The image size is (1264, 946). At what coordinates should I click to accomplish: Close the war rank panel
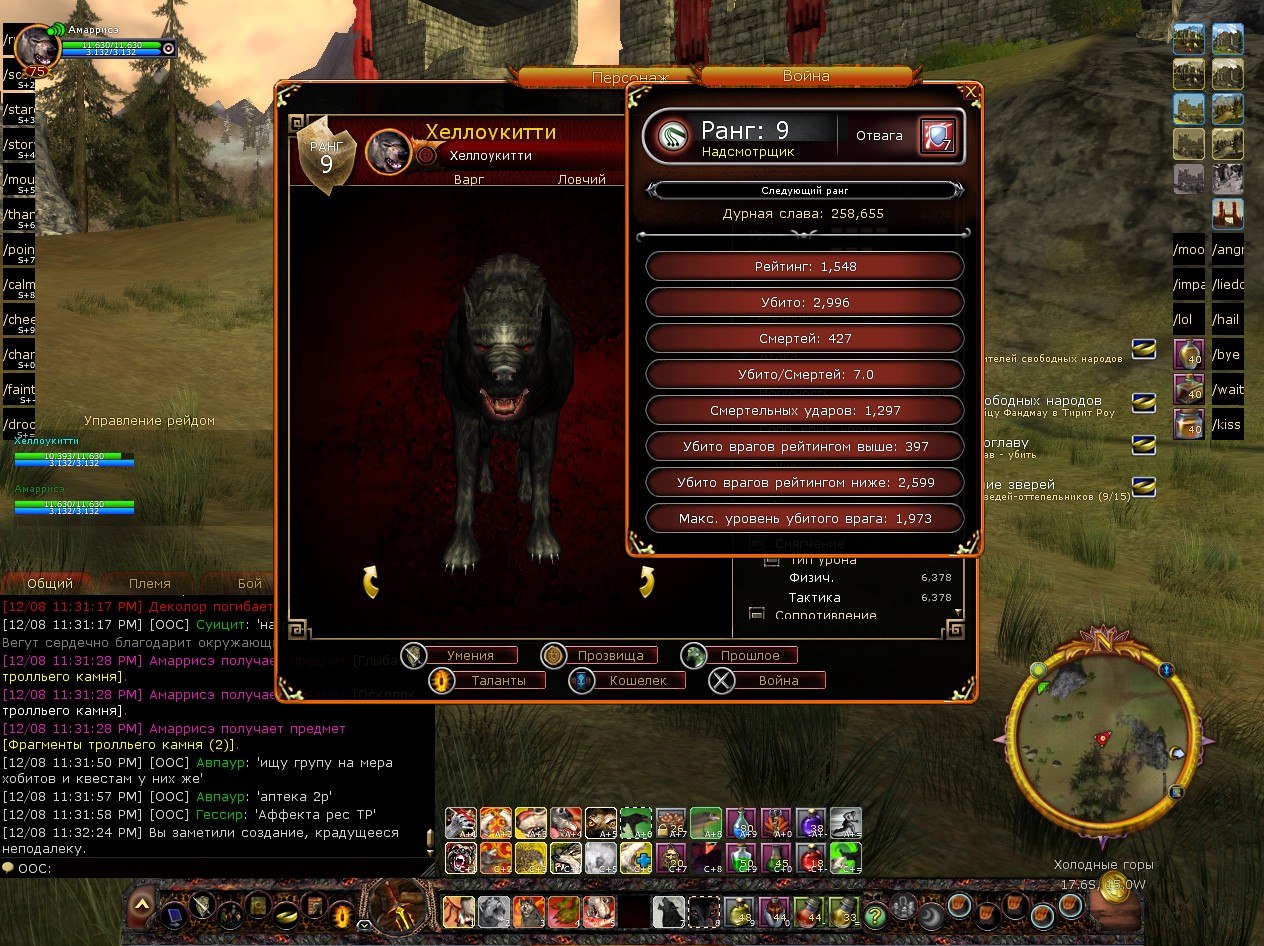coord(970,92)
